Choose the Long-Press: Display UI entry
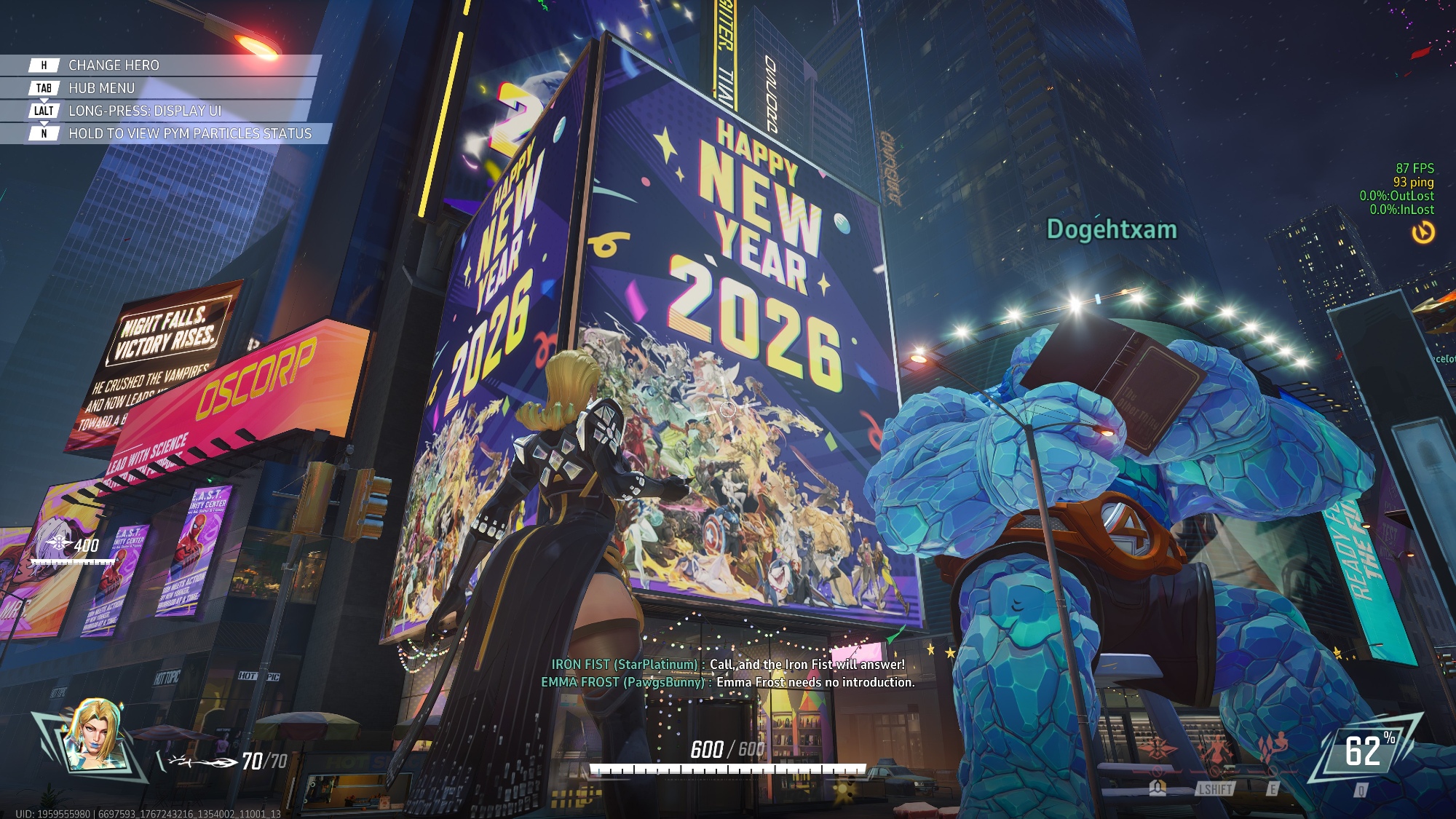 point(144,111)
